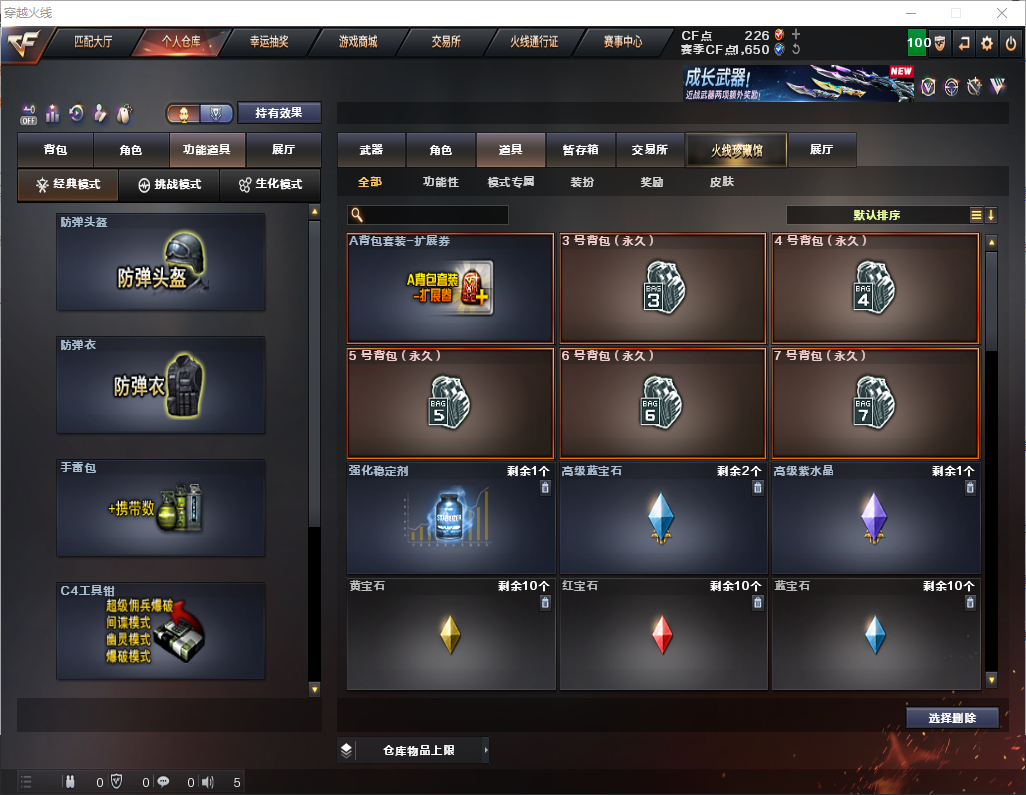
Task: Visit the 赛事中心 tournament center
Action: click(x=622, y=42)
